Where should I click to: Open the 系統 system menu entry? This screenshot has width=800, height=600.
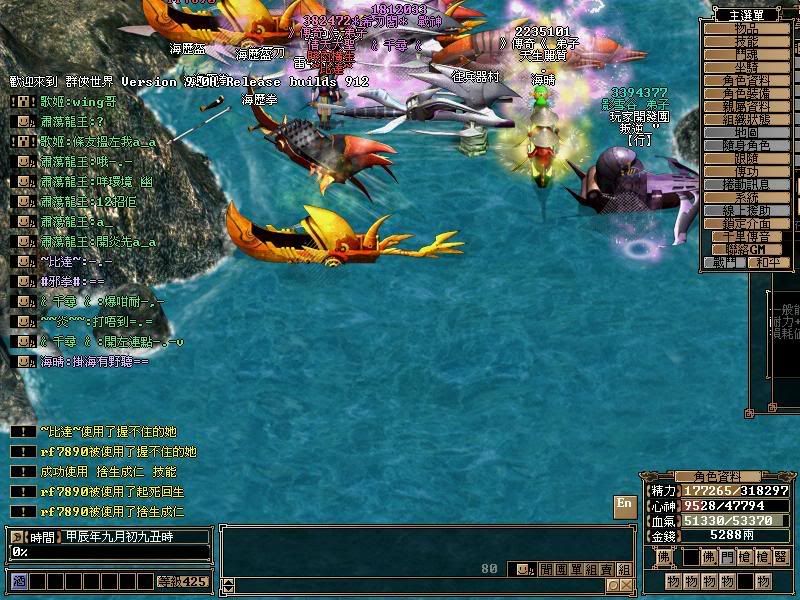pyautogui.click(x=746, y=197)
